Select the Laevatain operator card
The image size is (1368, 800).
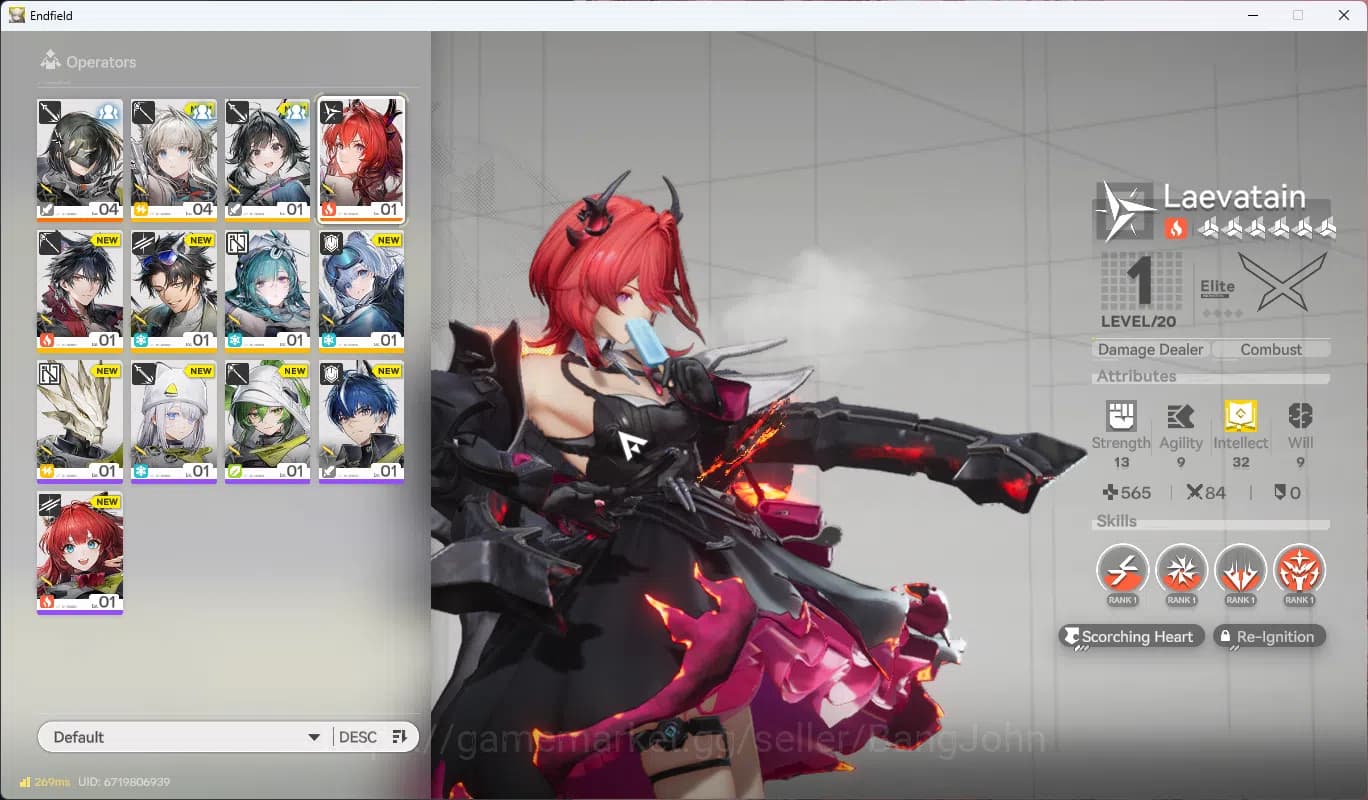[361, 160]
